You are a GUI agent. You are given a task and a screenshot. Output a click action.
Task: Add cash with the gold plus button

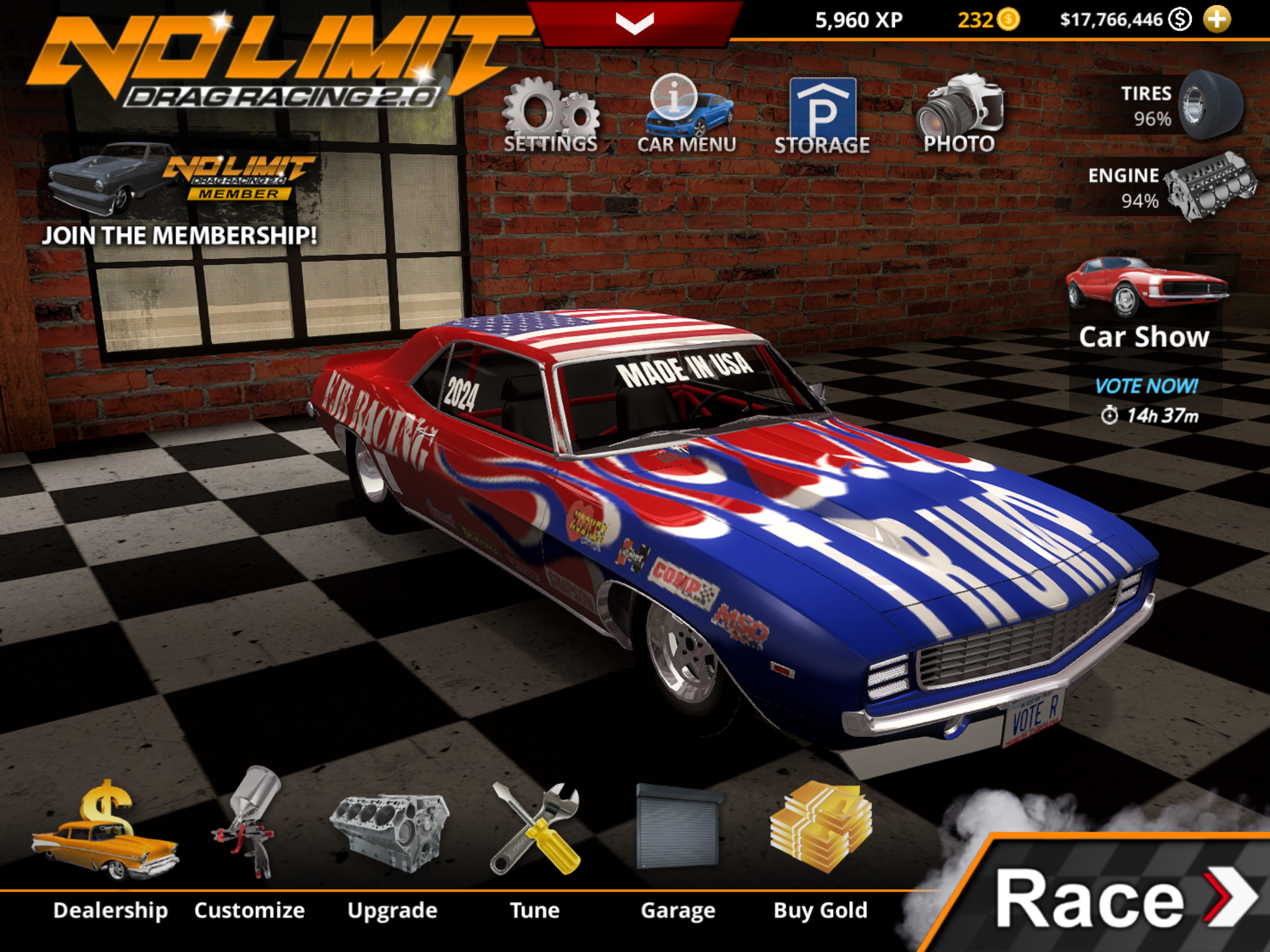click(1216, 19)
